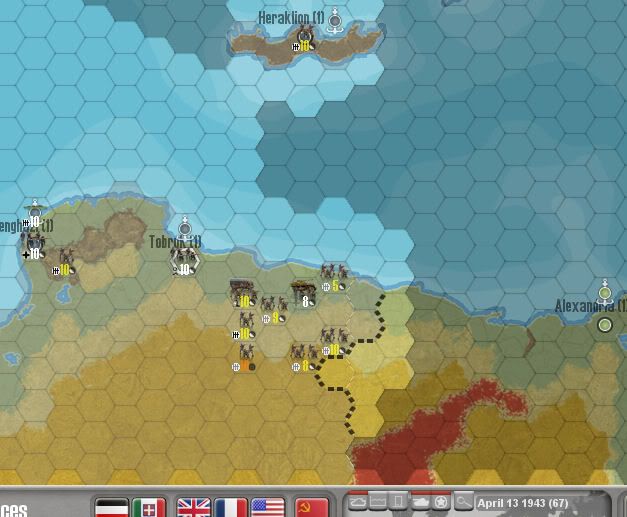This screenshot has width=627, height=517.
Task: Click the United States flag button
Action: coord(268,507)
